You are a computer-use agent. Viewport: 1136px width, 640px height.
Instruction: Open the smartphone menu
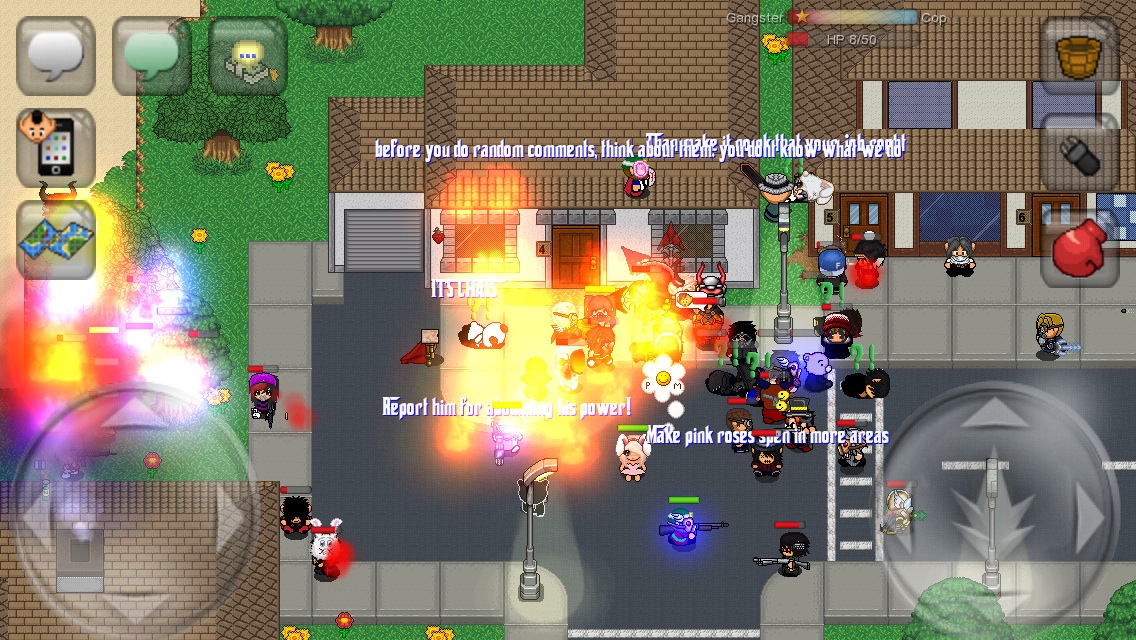pyautogui.click(x=56, y=148)
